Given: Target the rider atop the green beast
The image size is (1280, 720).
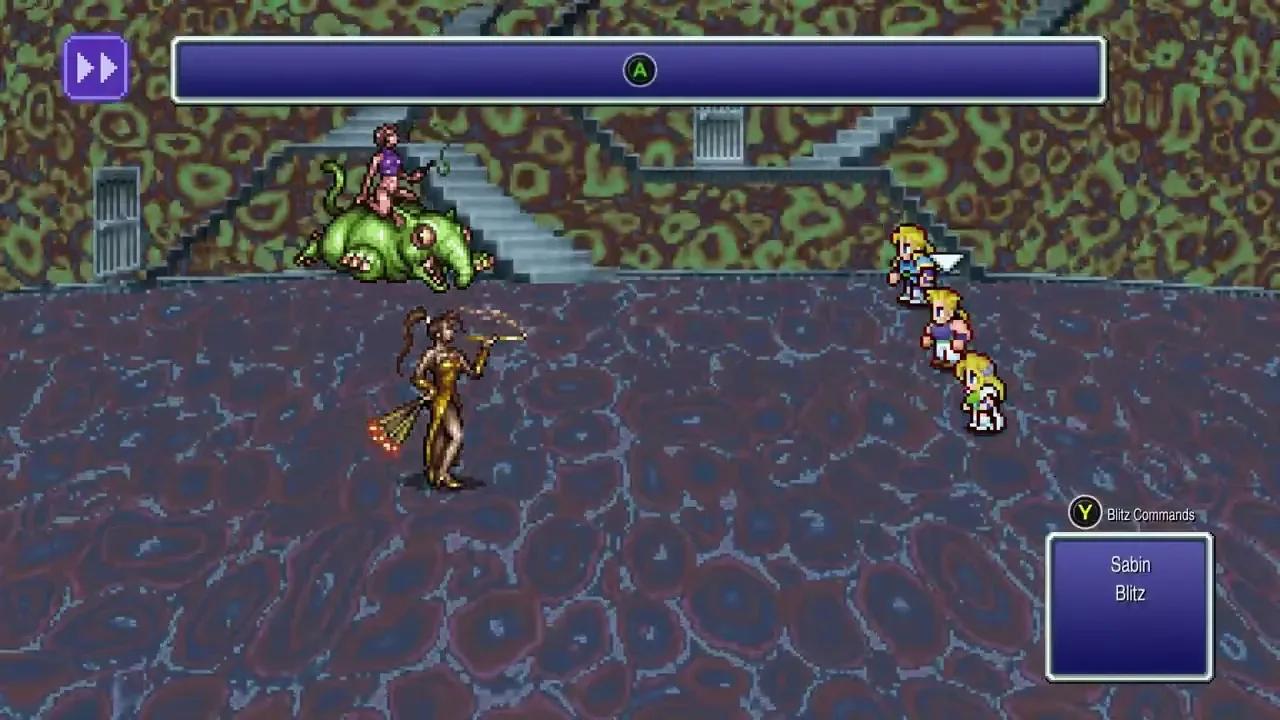Looking at the screenshot, I should [x=390, y=170].
